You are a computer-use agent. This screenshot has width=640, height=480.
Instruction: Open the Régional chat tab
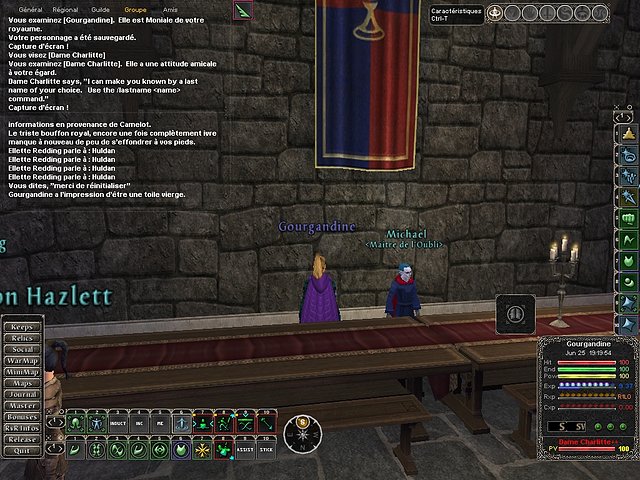pos(65,8)
